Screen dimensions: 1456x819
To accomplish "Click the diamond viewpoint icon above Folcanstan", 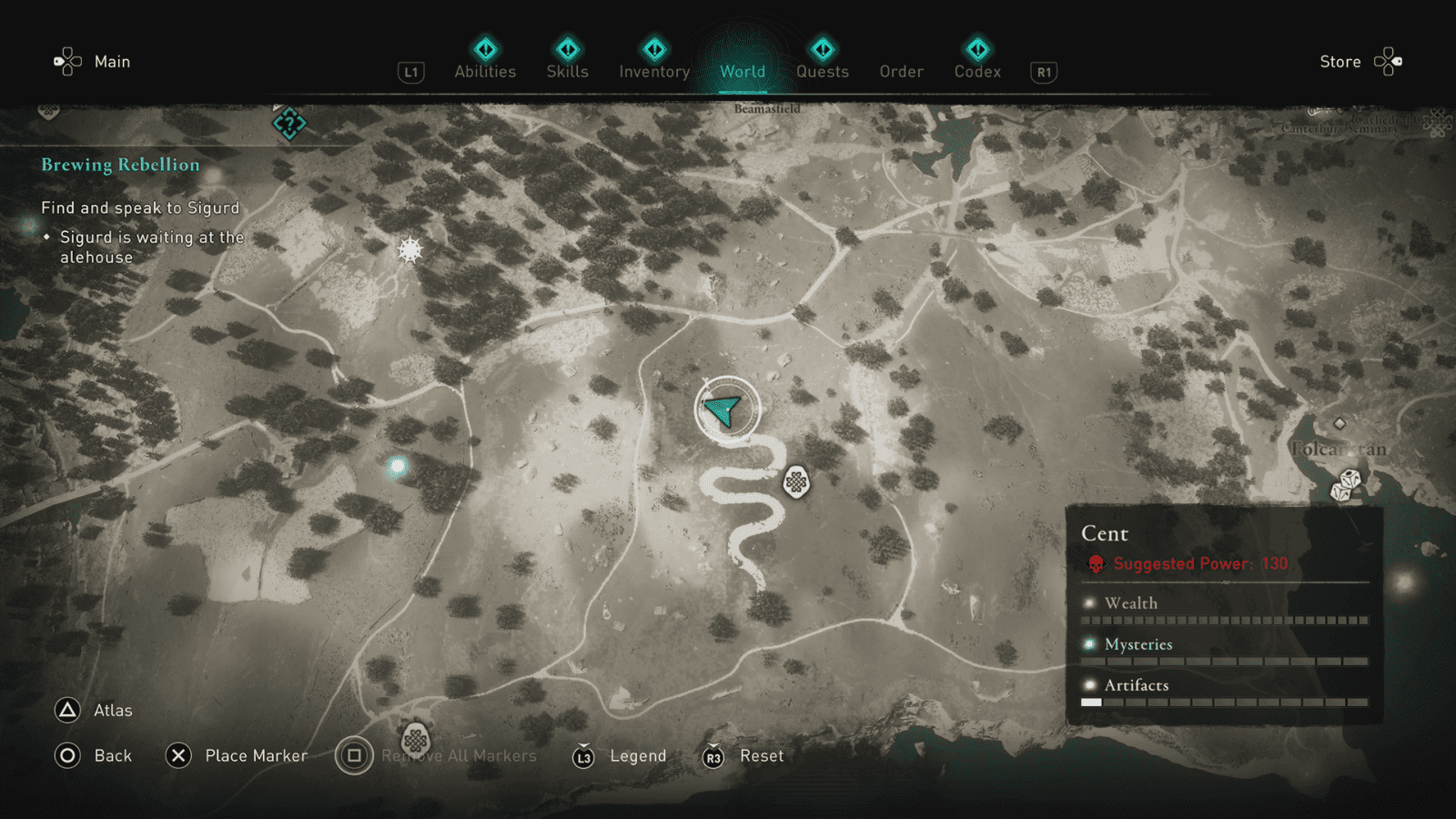I will click(1339, 421).
